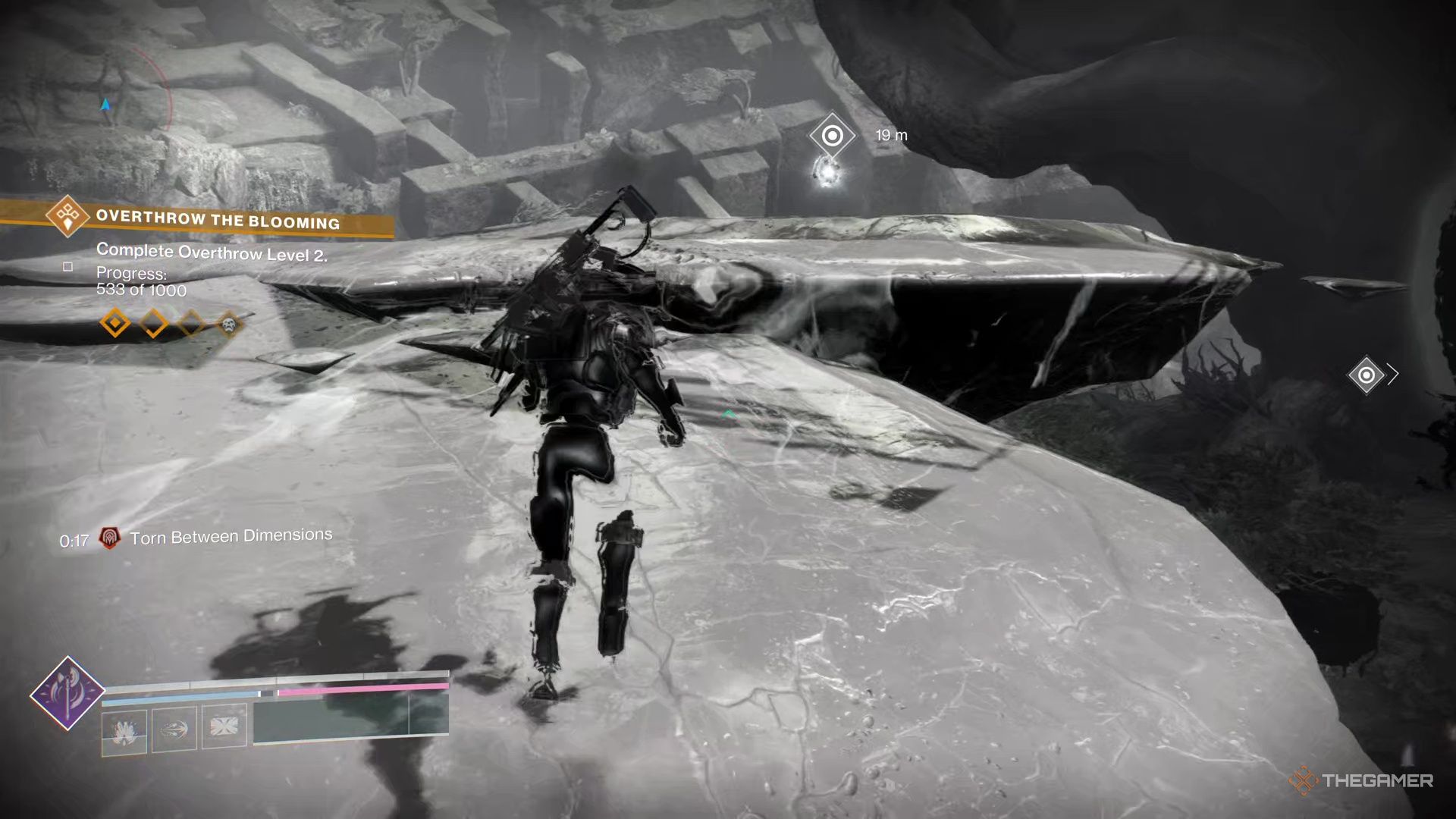
Task: Open the Overthrow the Blooming quest title
Action: click(218, 222)
